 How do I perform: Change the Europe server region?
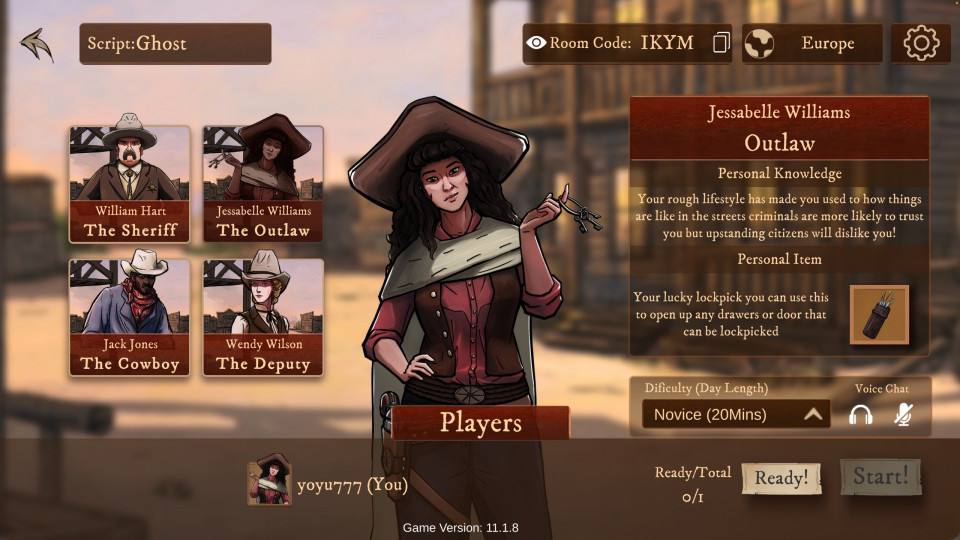point(812,44)
